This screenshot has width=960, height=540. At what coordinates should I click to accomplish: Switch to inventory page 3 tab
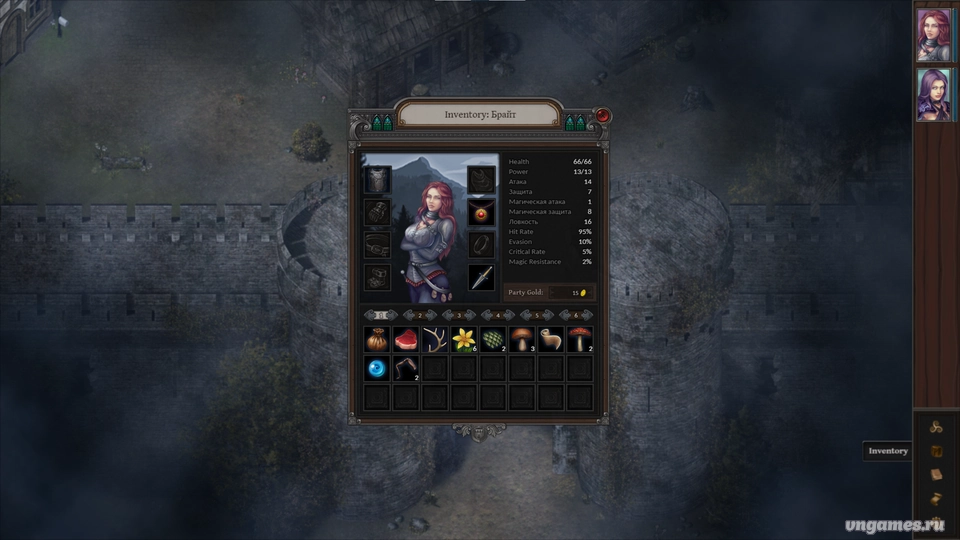coord(458,315)
